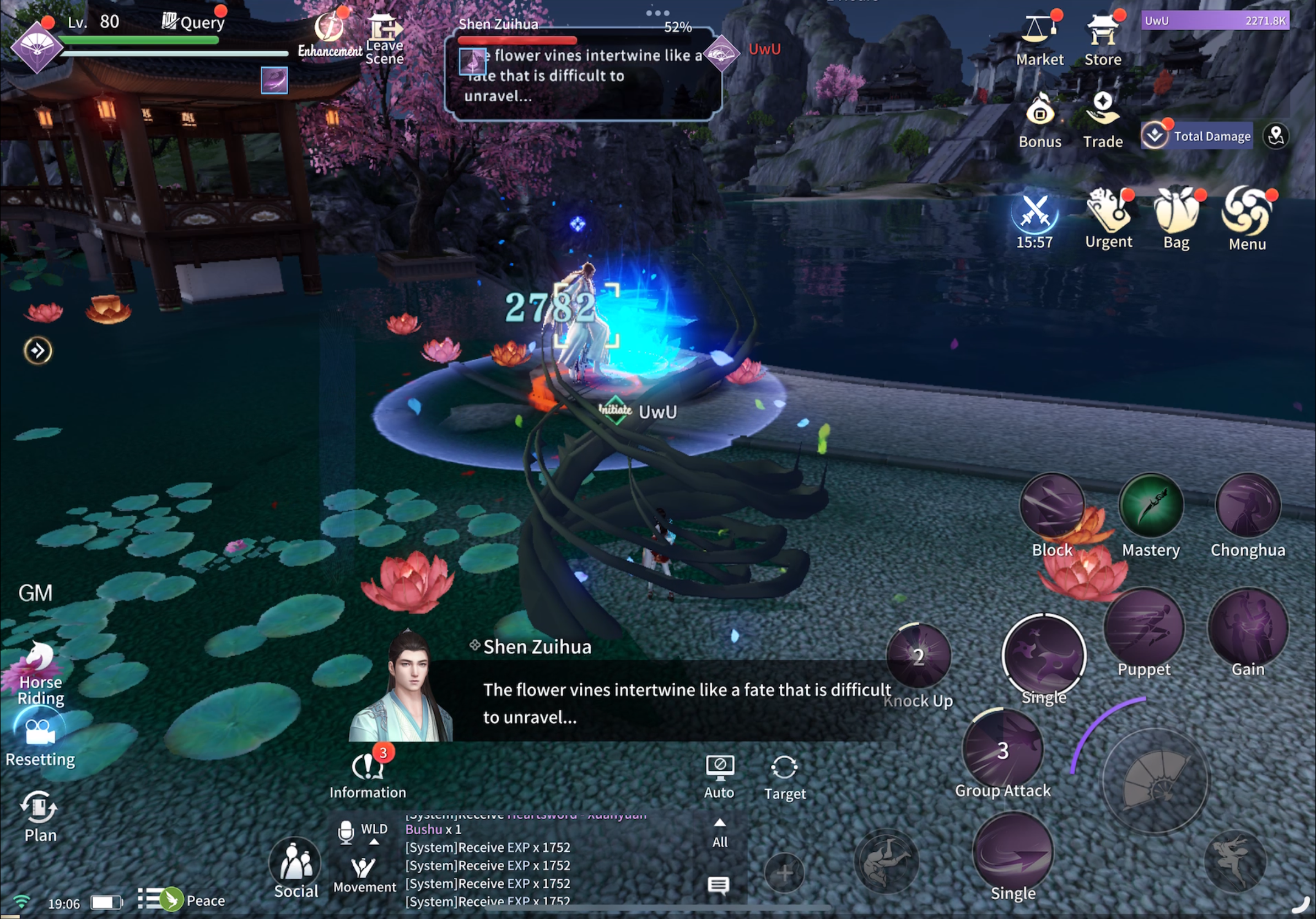The height and width of the screenshot is (919, 1316).
Task: Open the Query button
Action: 193,22
